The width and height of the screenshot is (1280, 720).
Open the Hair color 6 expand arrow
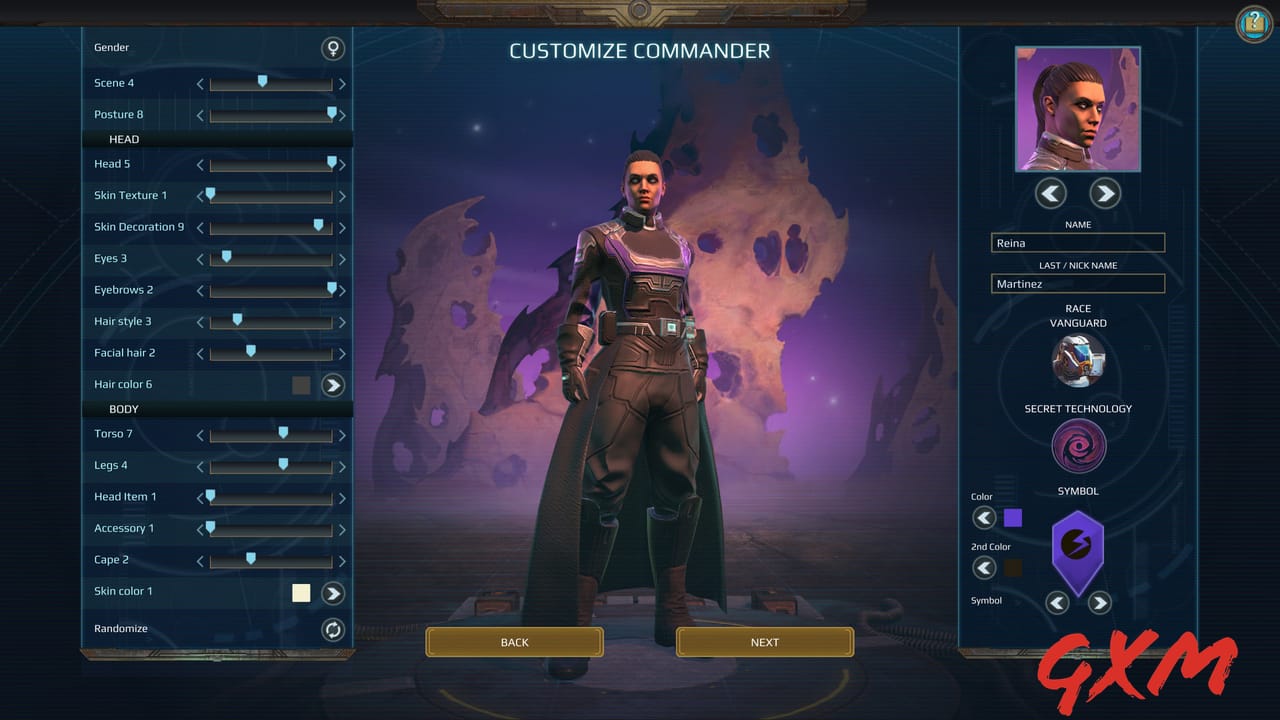coord(333,384)
